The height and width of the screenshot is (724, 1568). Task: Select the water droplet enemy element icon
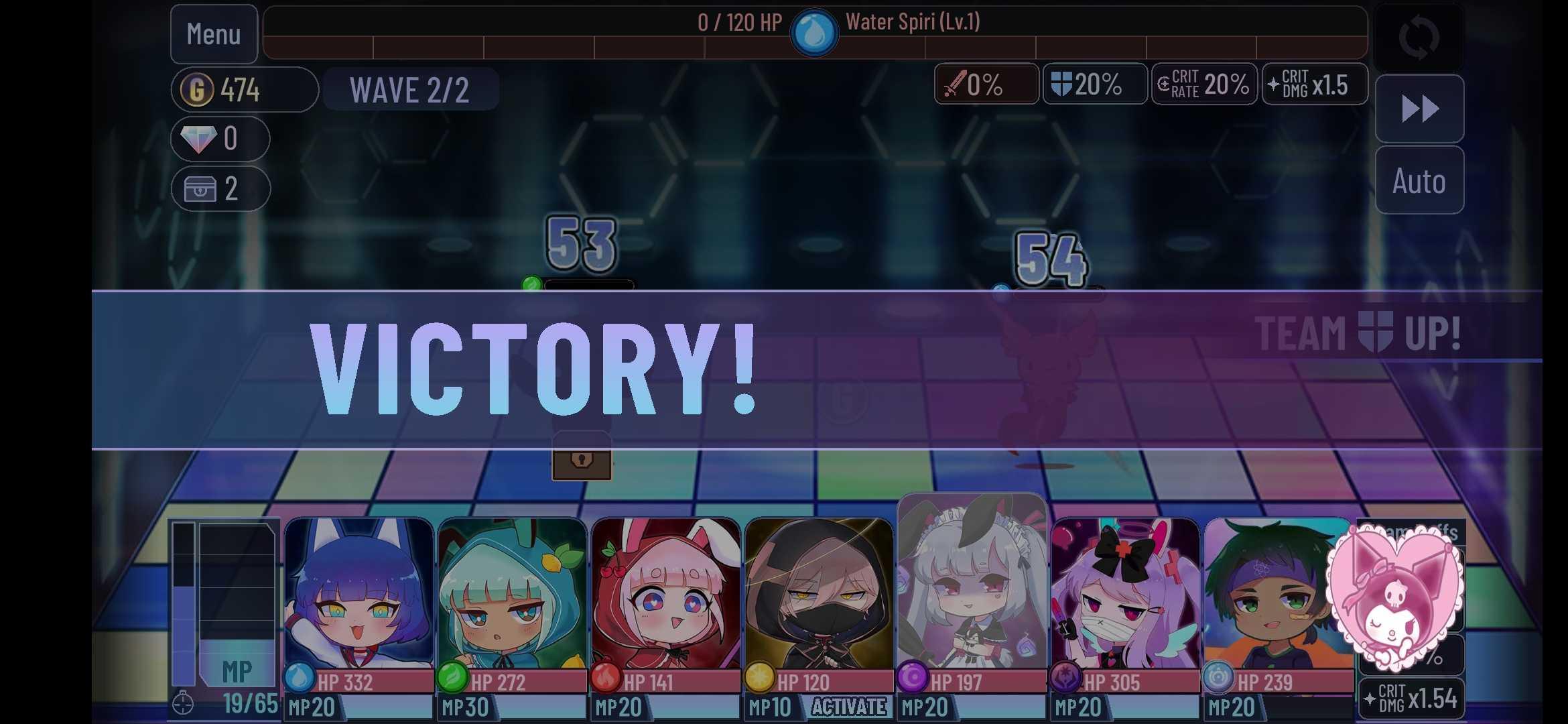click(x=815, y=30)
